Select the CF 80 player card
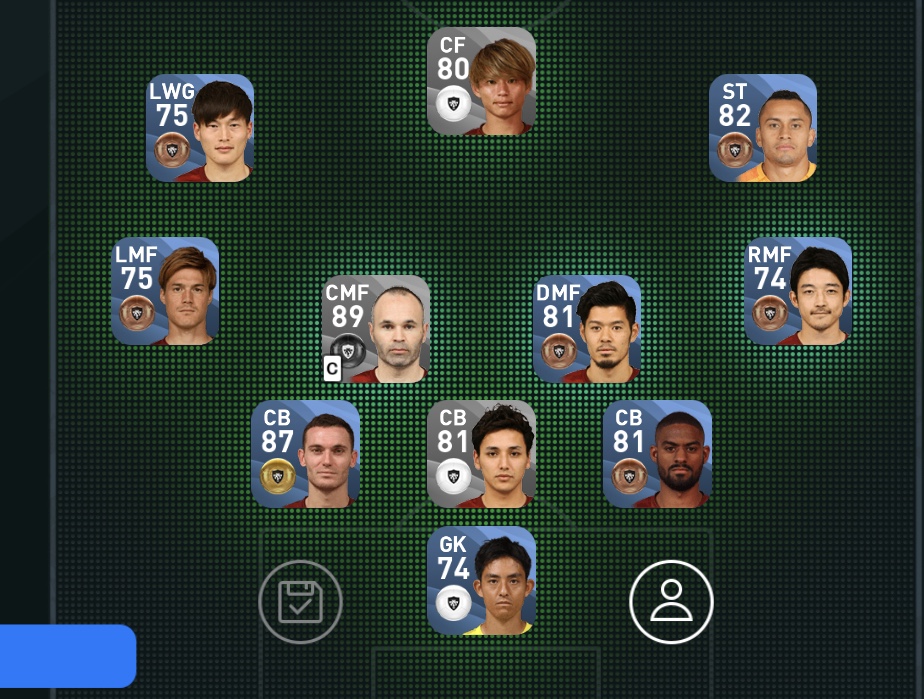Viewport: 924px width, 699px height. point(481,81)
